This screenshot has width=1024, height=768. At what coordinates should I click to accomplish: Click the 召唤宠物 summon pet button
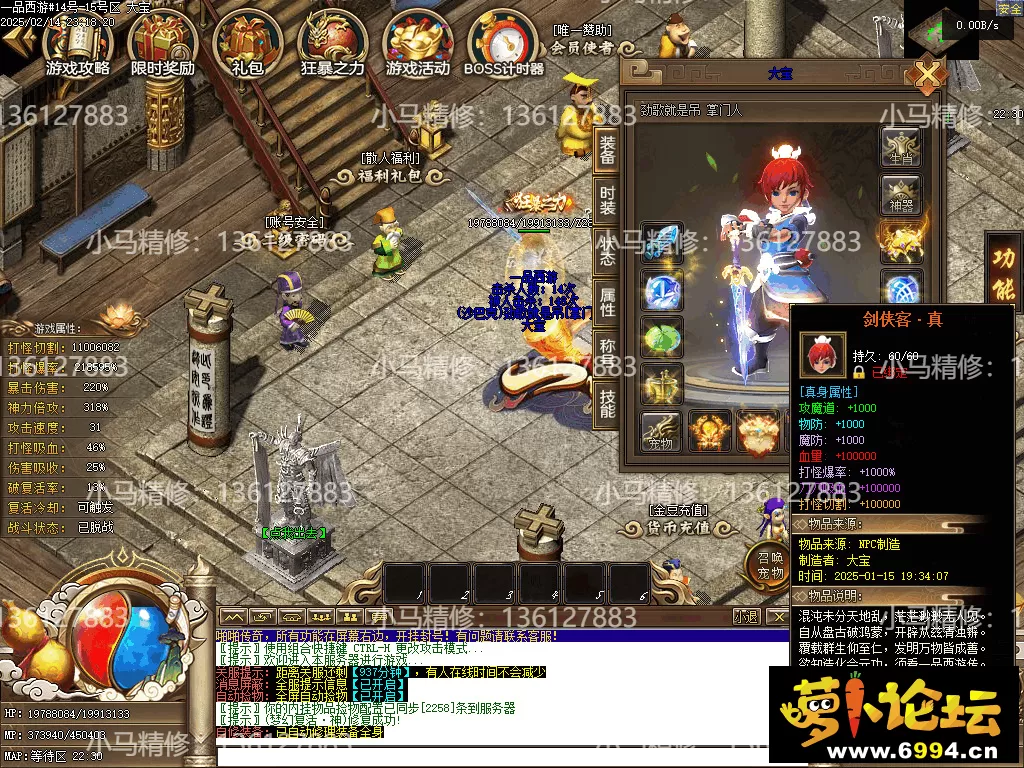coord(768,565)
